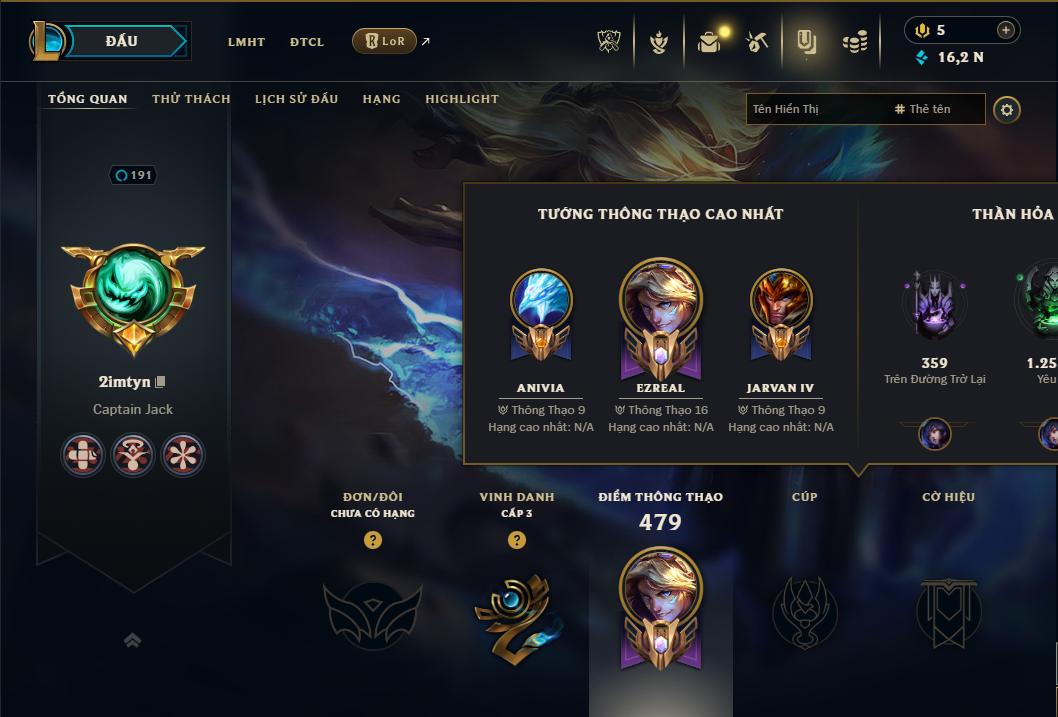Viewport: 1058px width, 717px height.
Task: Open the LMHT home tab
Action: pos(246,42)
